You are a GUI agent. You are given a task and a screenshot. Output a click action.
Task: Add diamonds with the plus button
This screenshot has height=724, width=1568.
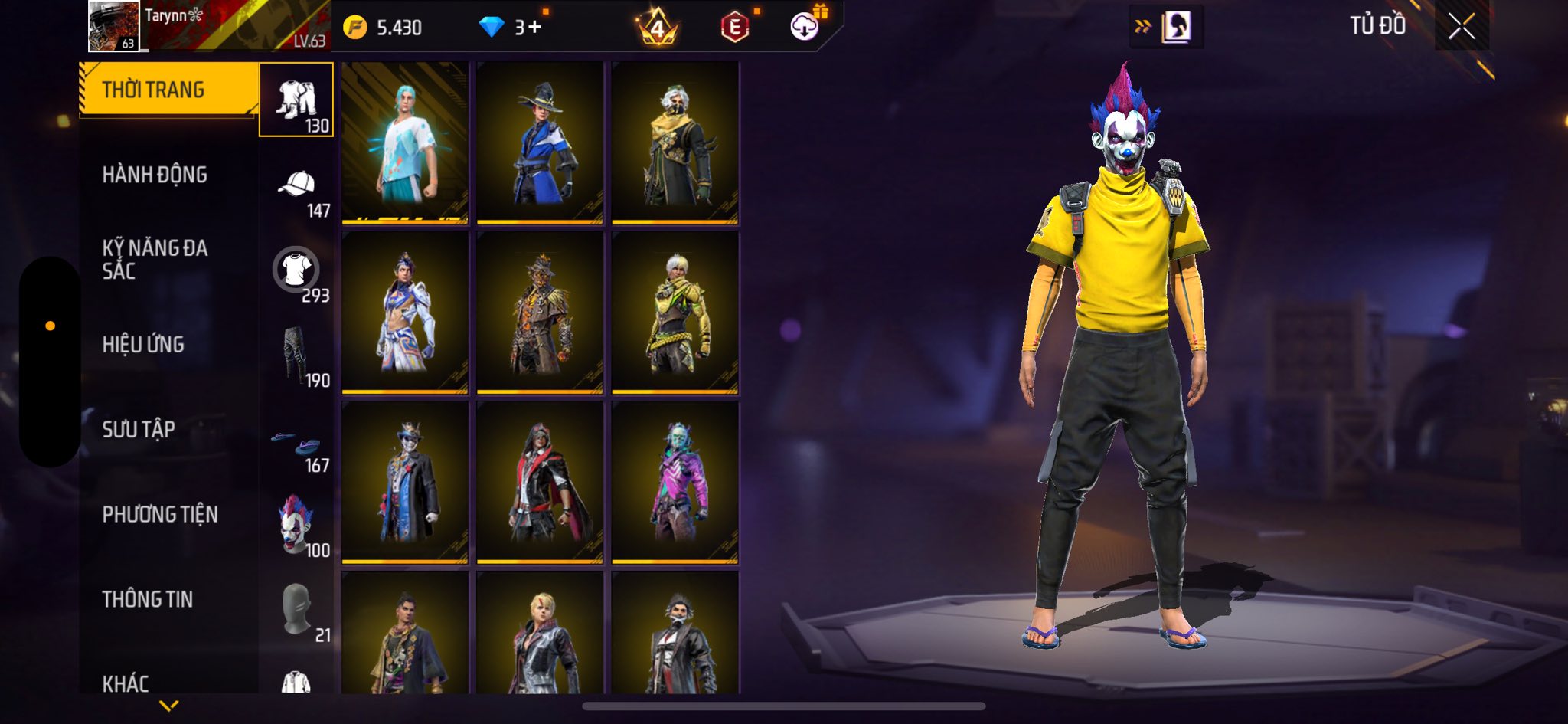coord(534,28)
